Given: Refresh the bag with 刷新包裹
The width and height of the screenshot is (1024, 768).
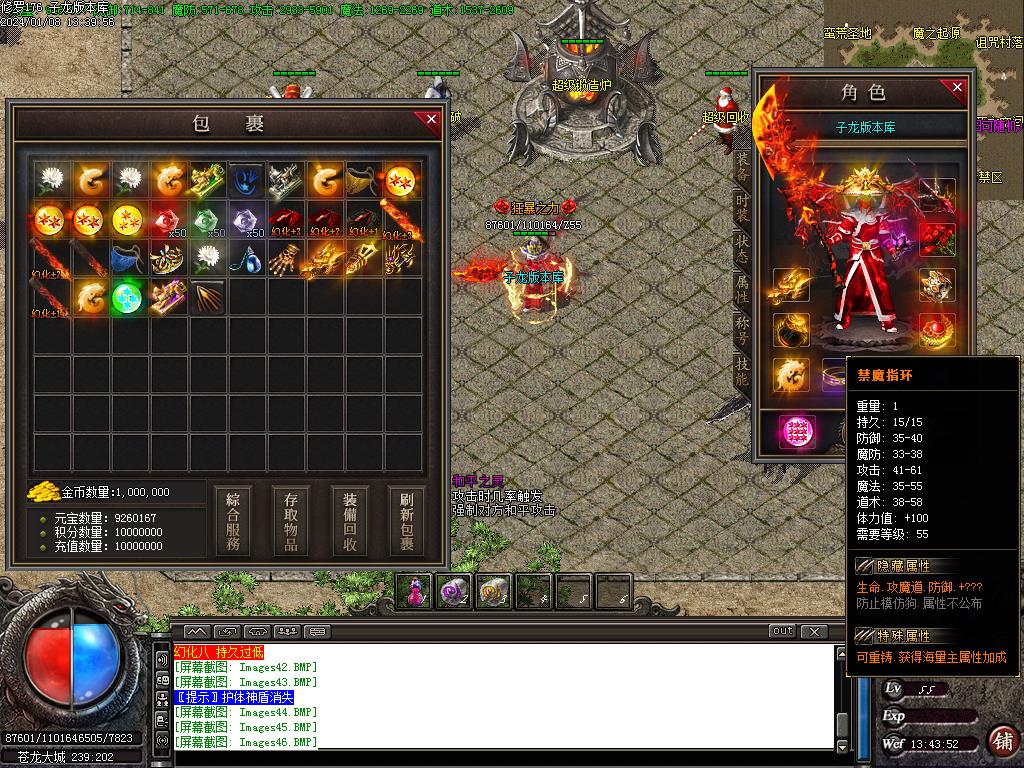Looking at the screenshot, I should click(407, 521).
